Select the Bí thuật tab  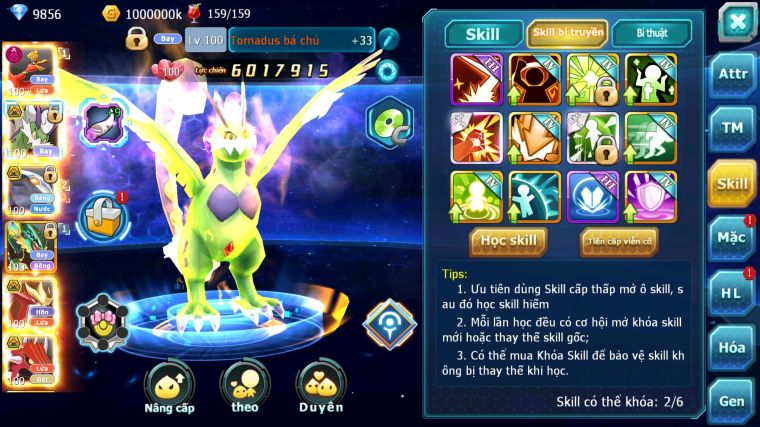(x=650, y=33)
